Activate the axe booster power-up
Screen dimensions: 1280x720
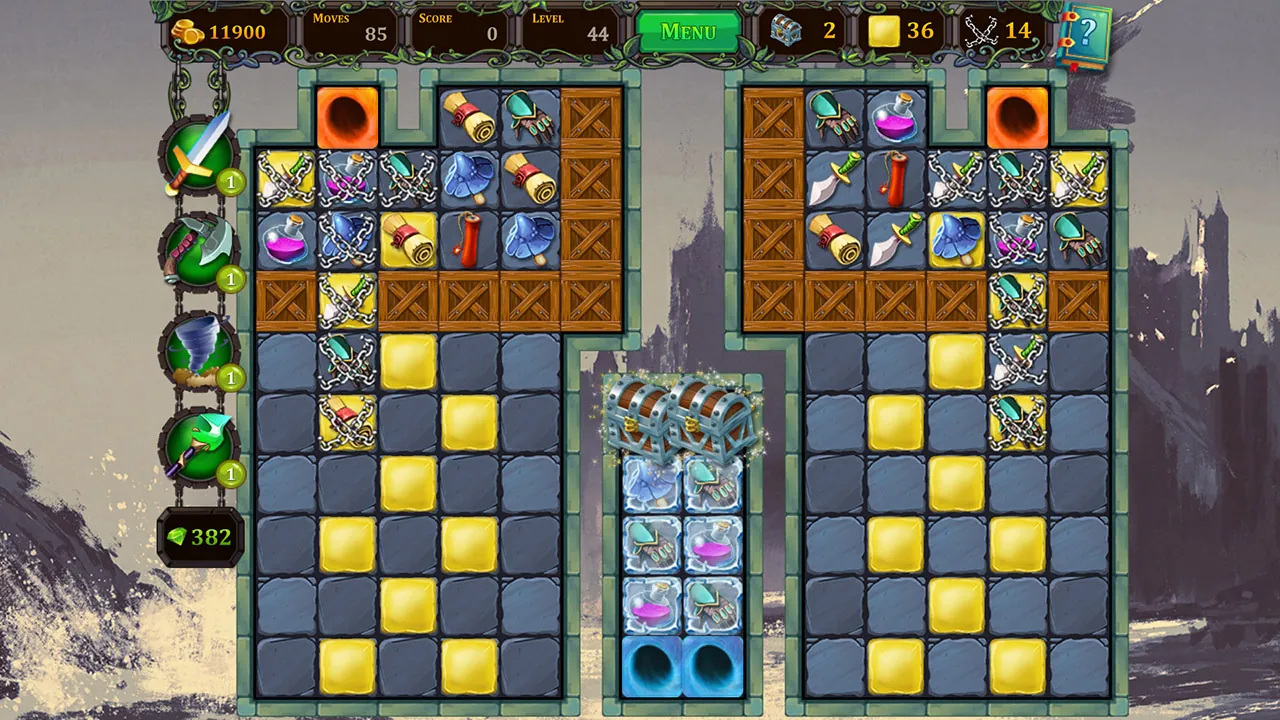198,248
